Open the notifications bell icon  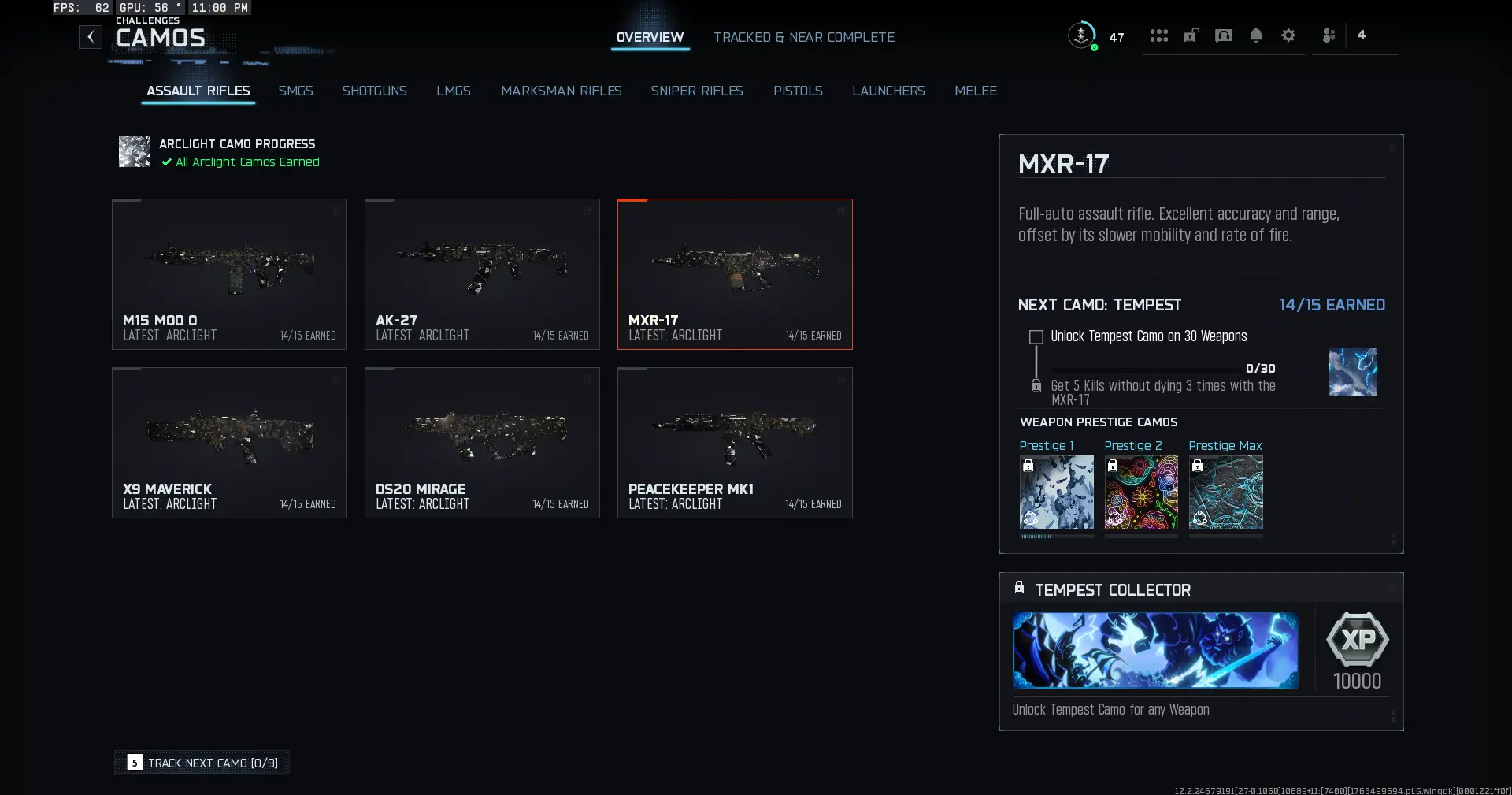coord(1255,35)
